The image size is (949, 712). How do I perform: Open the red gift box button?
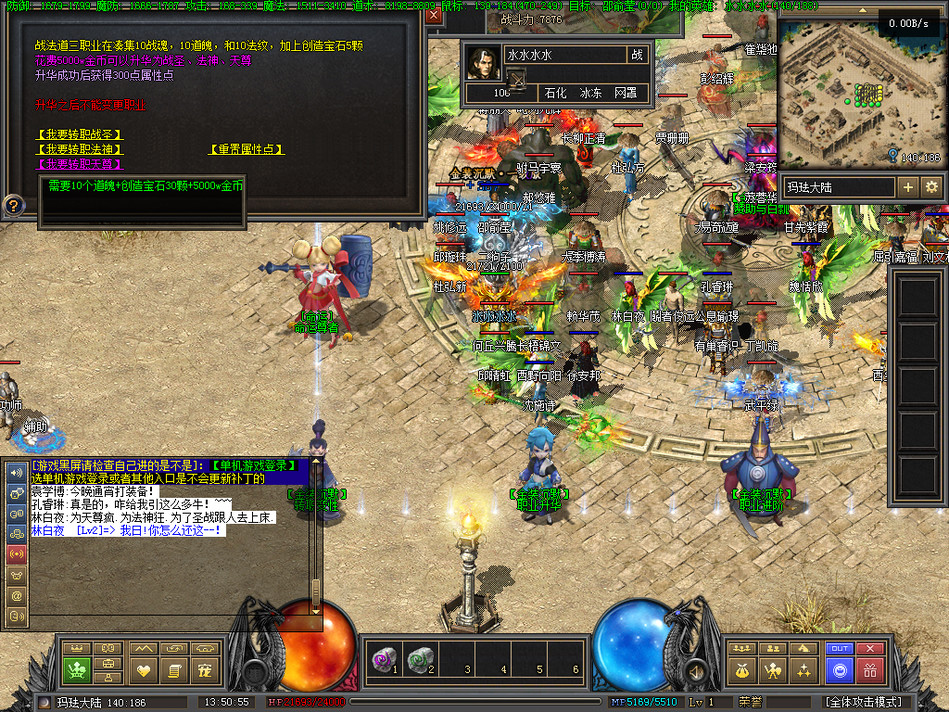point(871,670)
